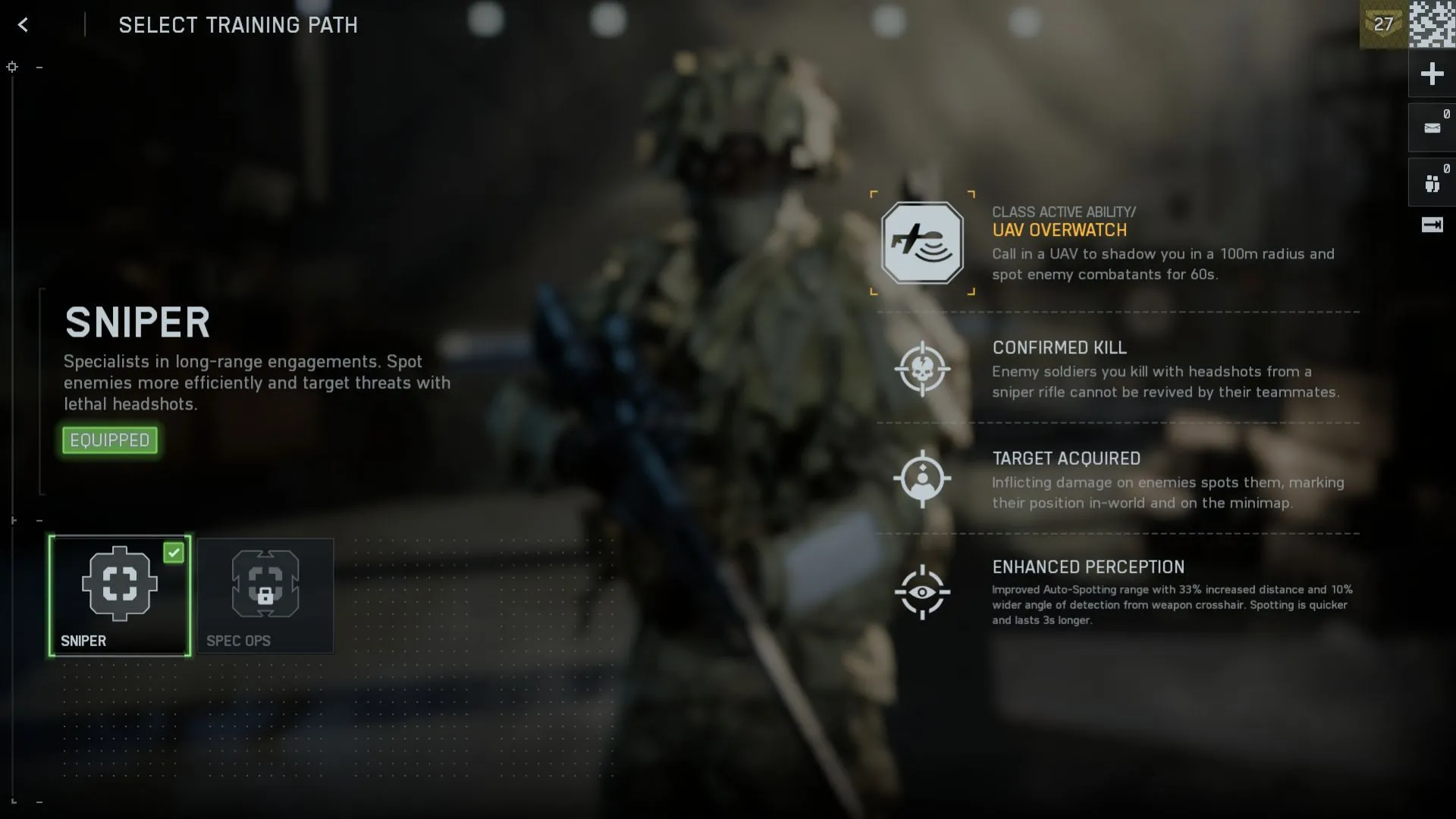
Task: Click the CLASS ACTIVE ABILITY text
Action: (1065, 212)
